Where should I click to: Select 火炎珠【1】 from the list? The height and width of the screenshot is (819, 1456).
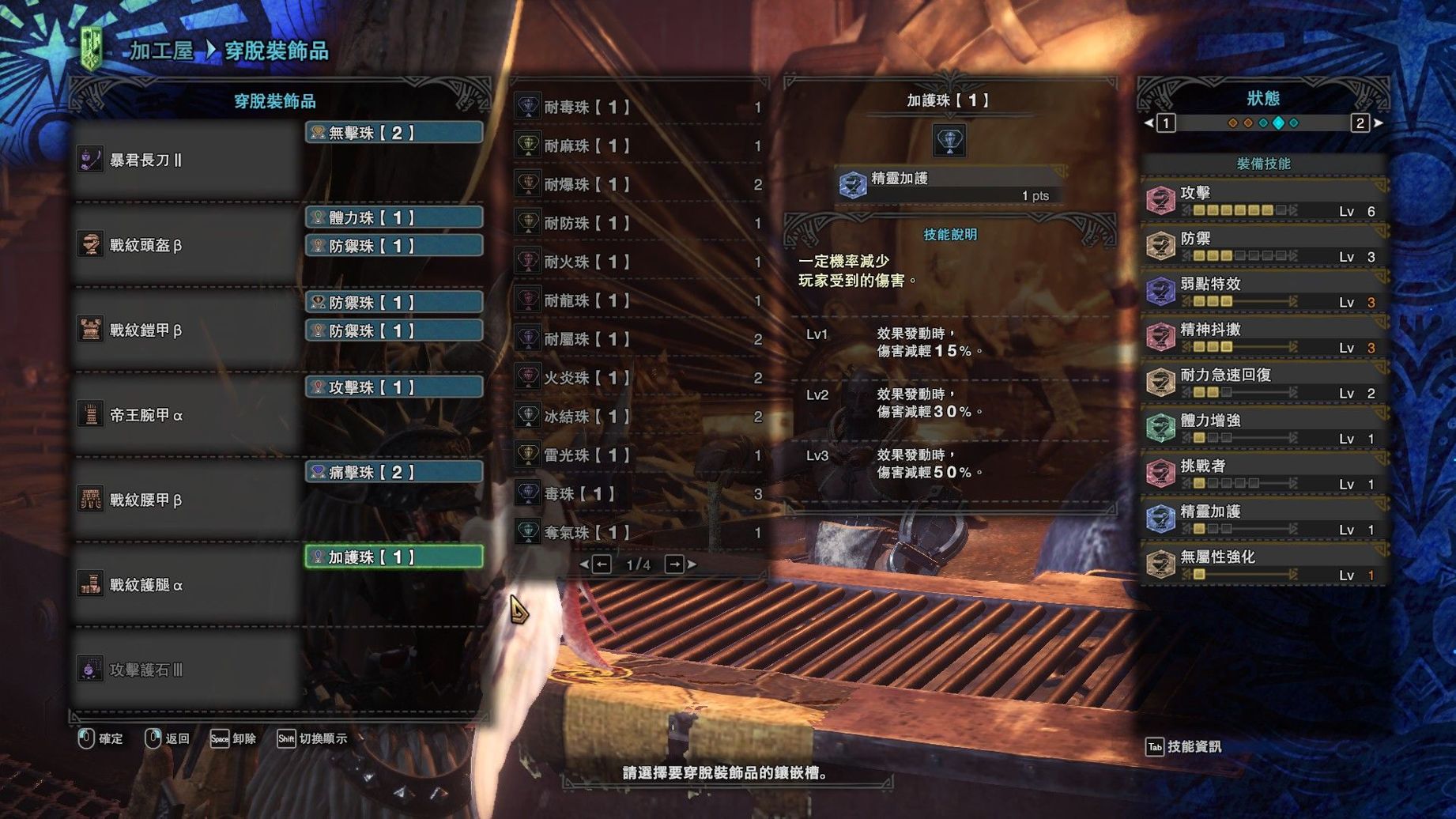pos(639,378)
